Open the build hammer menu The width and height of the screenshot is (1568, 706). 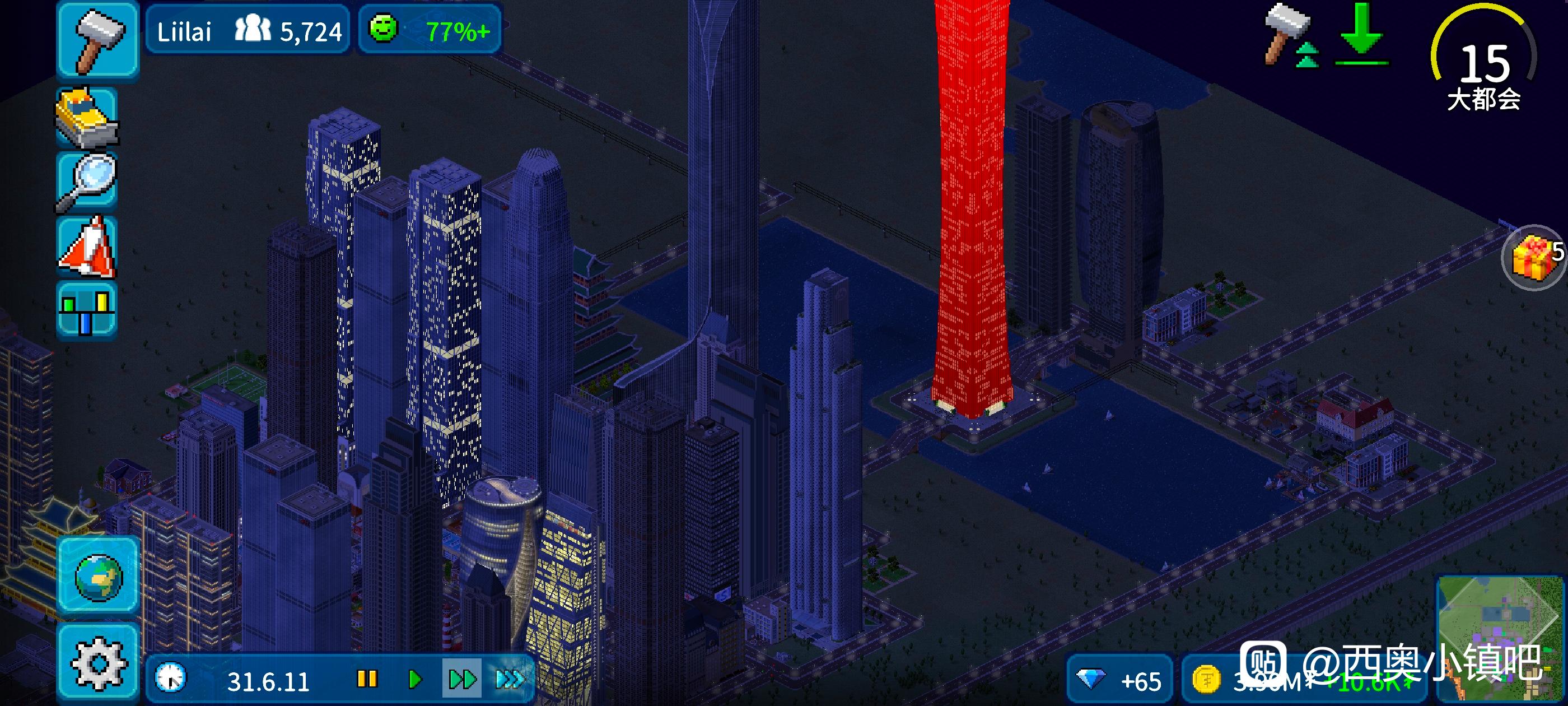tap(97, 40)
